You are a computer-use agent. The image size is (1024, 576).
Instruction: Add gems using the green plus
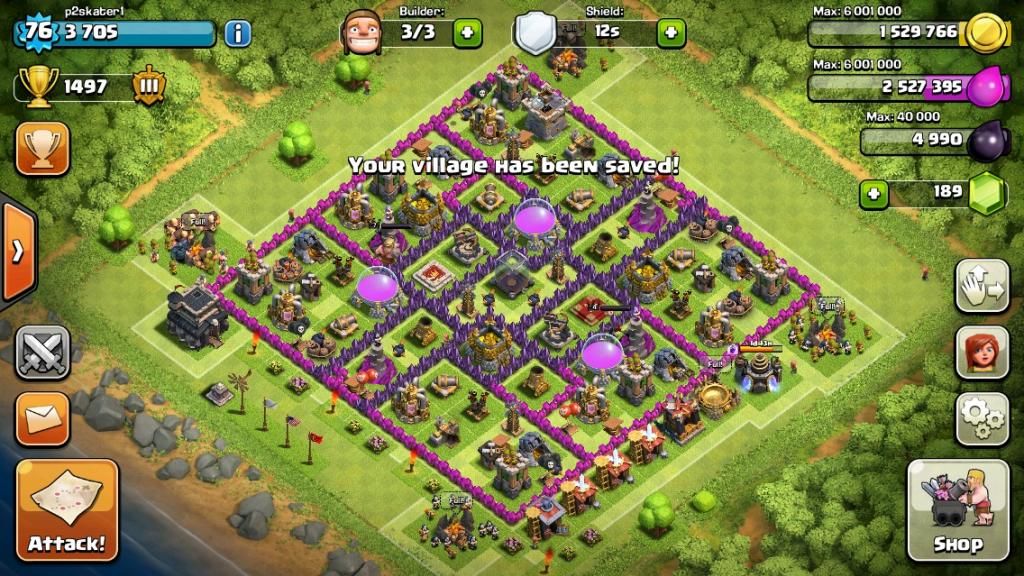tap(874, 192)
